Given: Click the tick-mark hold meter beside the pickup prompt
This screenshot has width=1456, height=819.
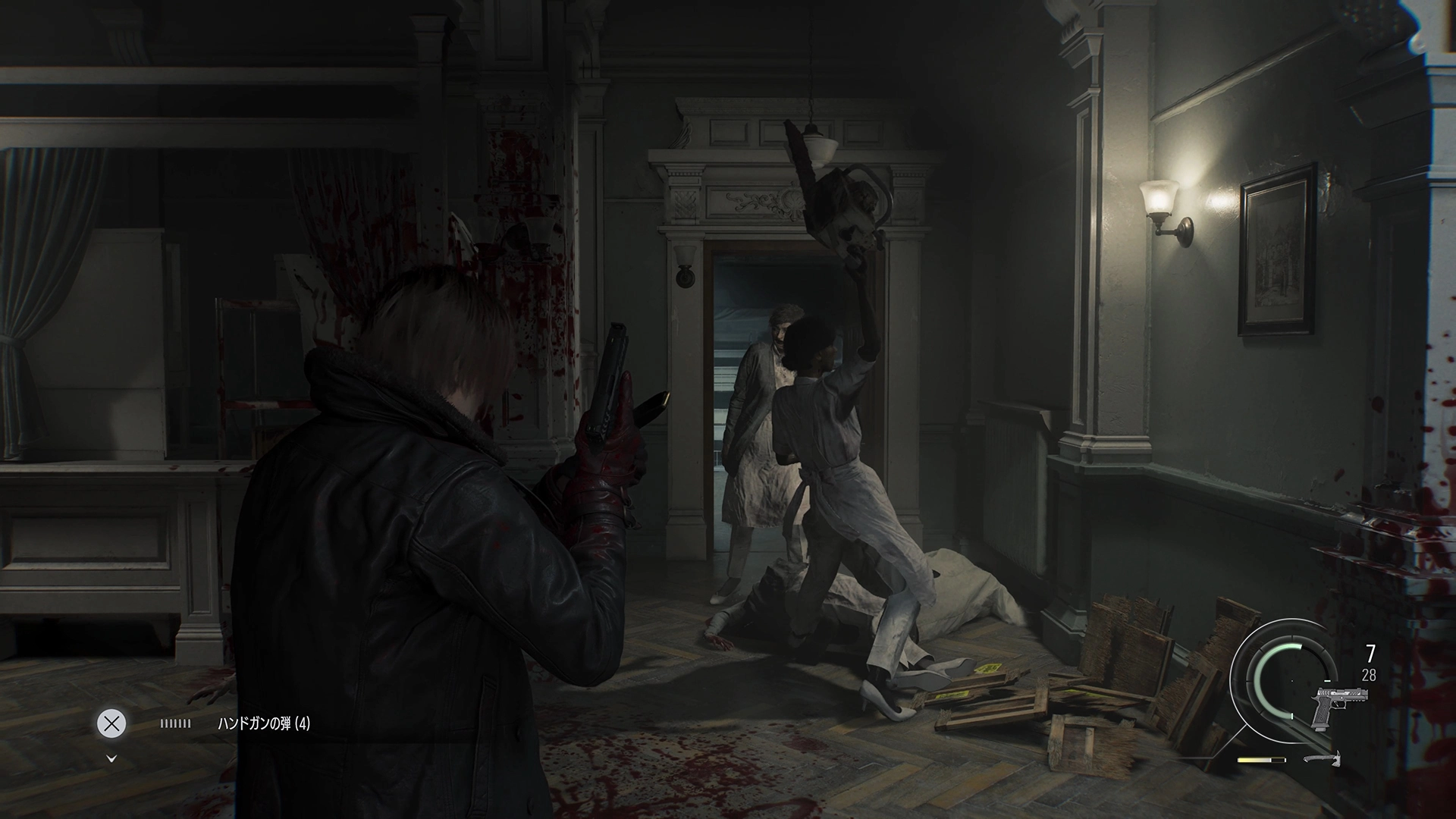Looking at the screenshot, I should pos(175,723).
